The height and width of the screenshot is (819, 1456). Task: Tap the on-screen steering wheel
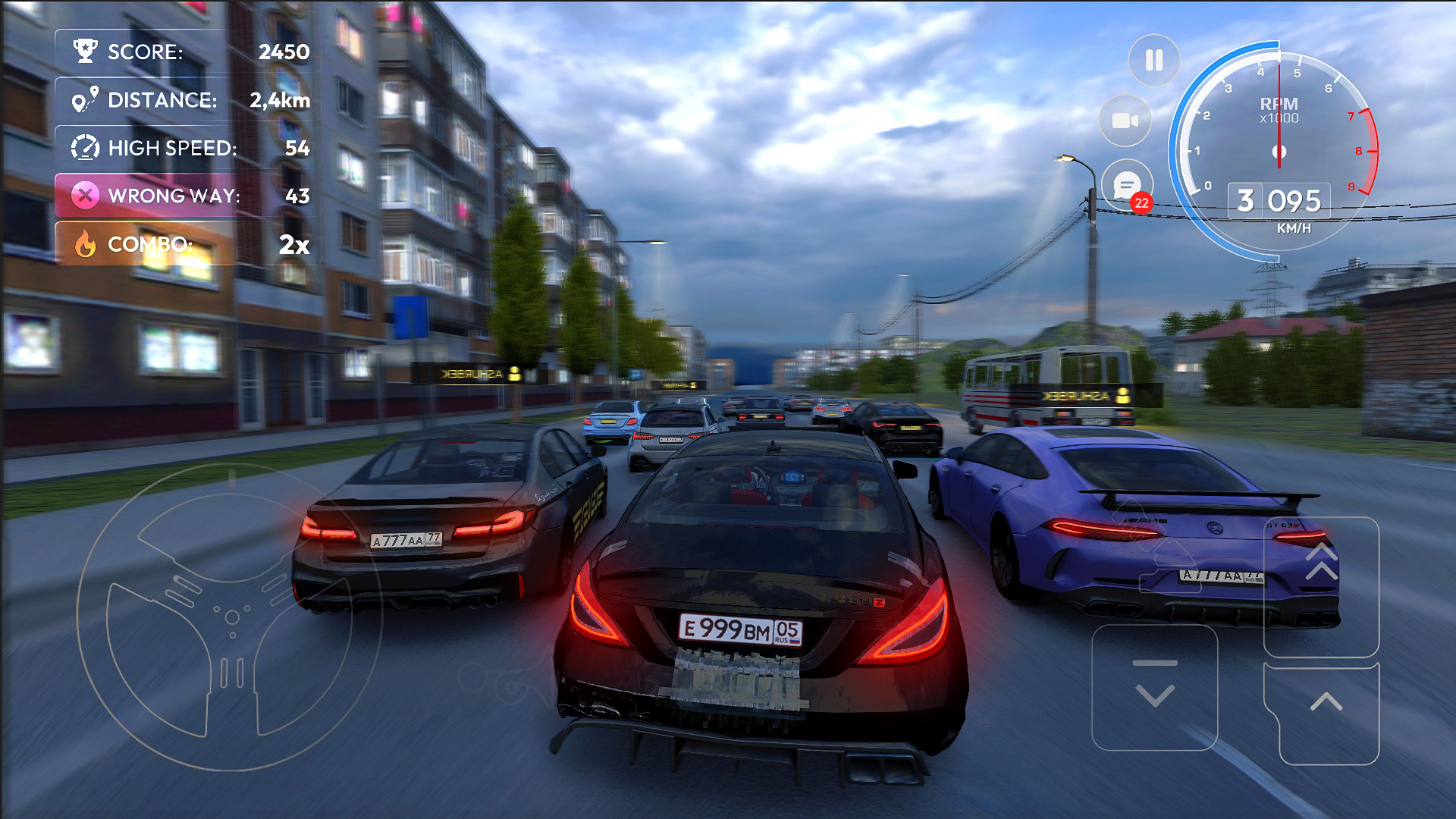pos(231,614)
